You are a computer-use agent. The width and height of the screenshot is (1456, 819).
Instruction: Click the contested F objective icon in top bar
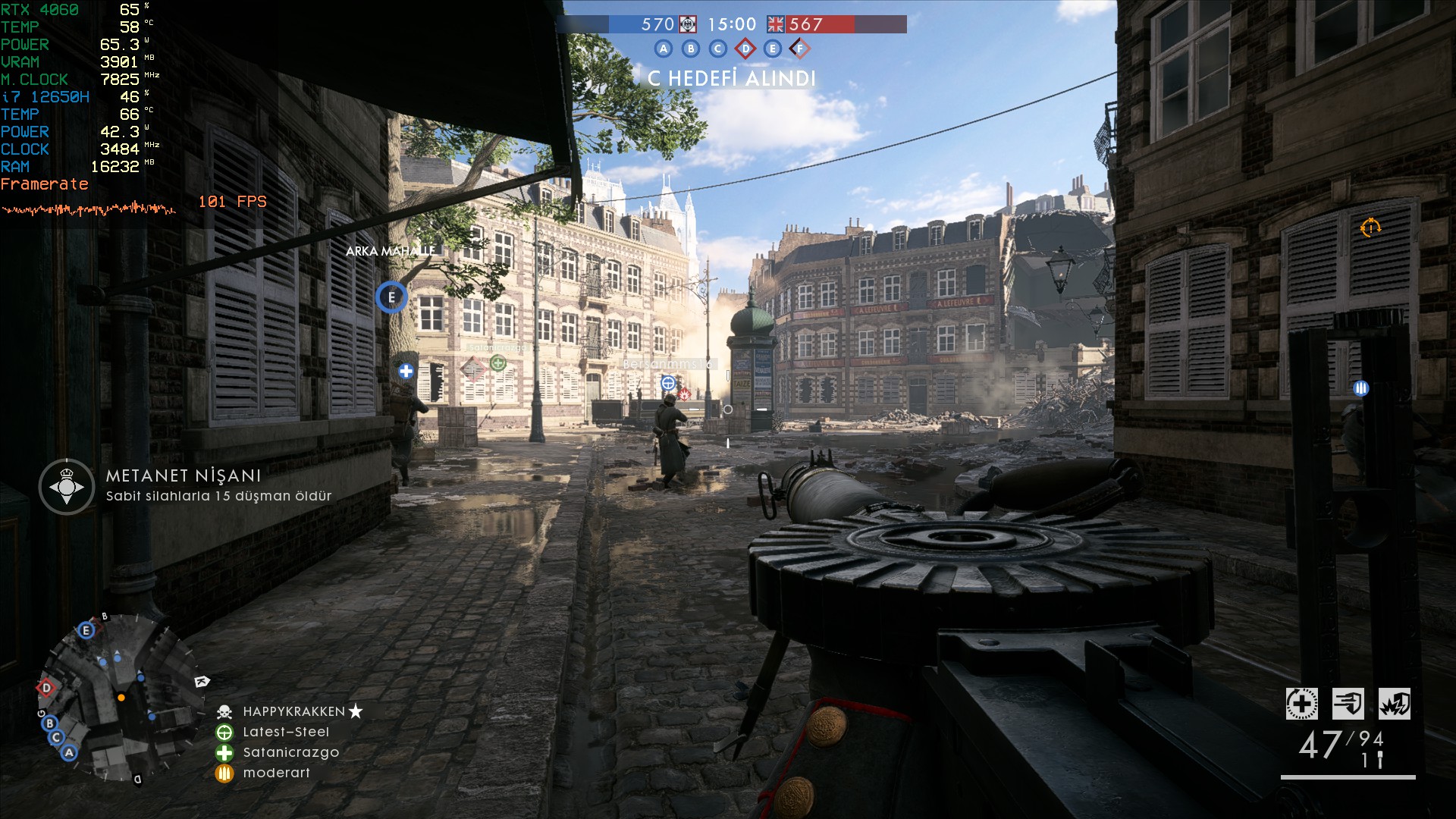(x=799, y=49)
